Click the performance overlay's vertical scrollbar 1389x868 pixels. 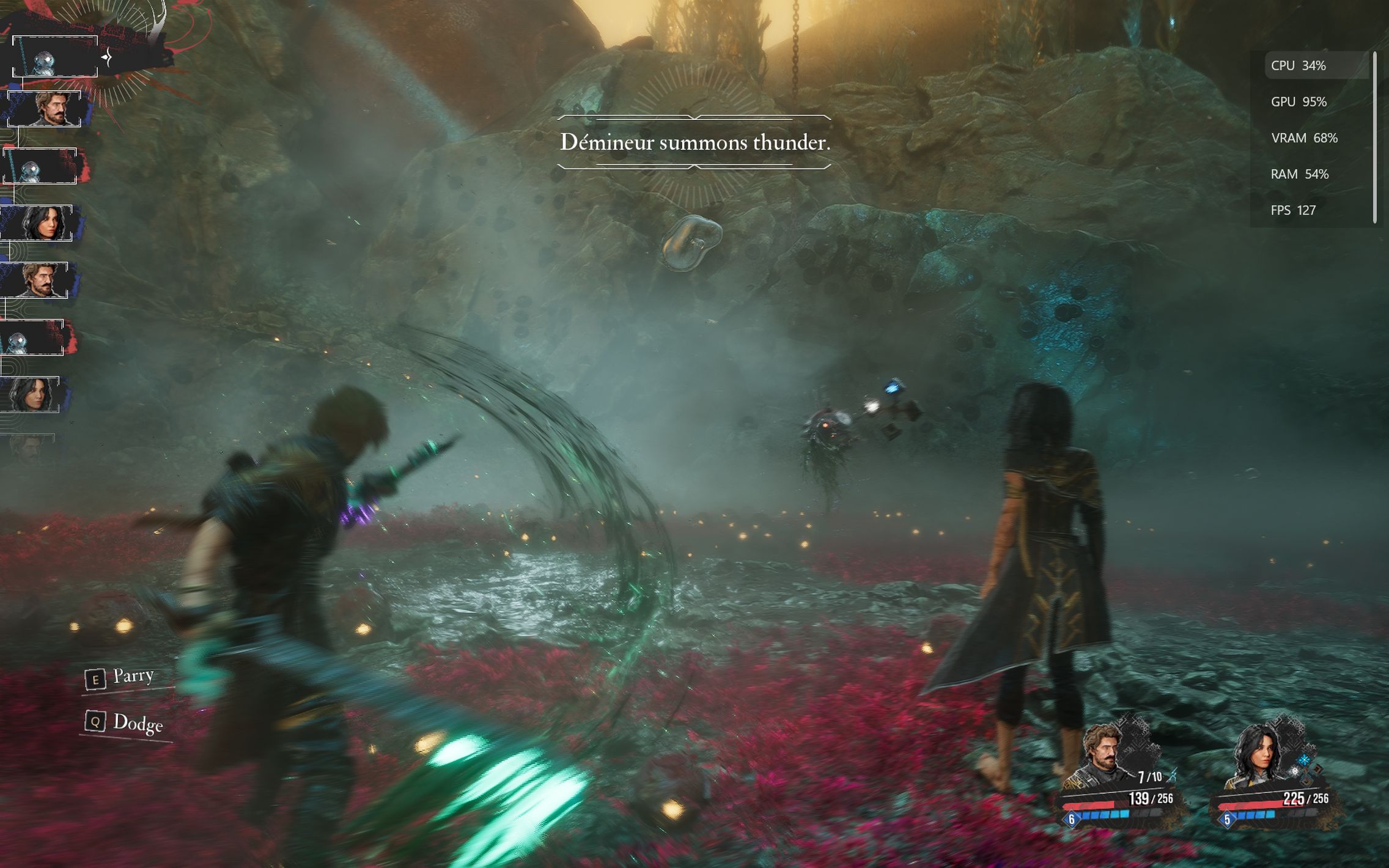[1375, 138]
